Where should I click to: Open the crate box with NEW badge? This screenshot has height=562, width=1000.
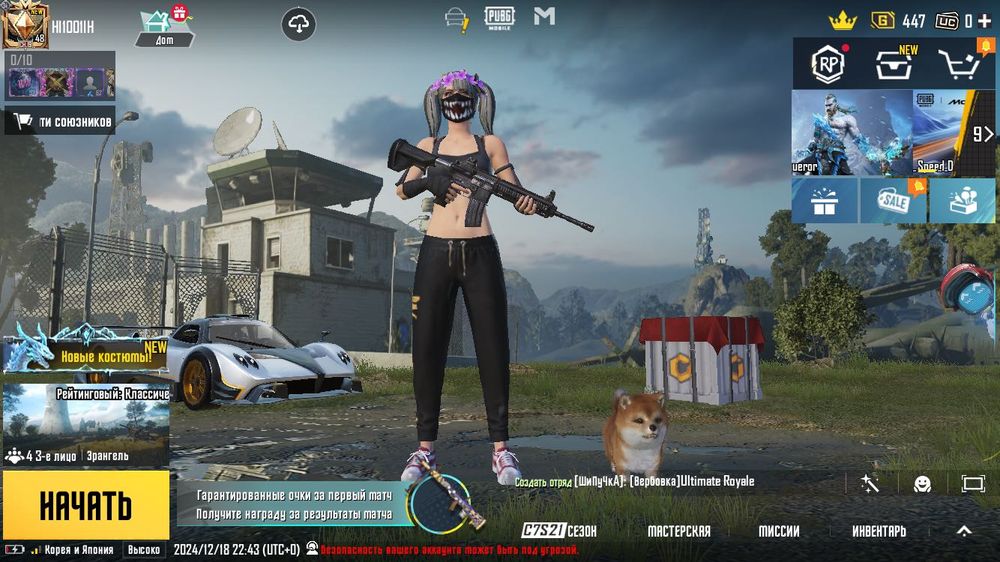(x=893, y=65)
